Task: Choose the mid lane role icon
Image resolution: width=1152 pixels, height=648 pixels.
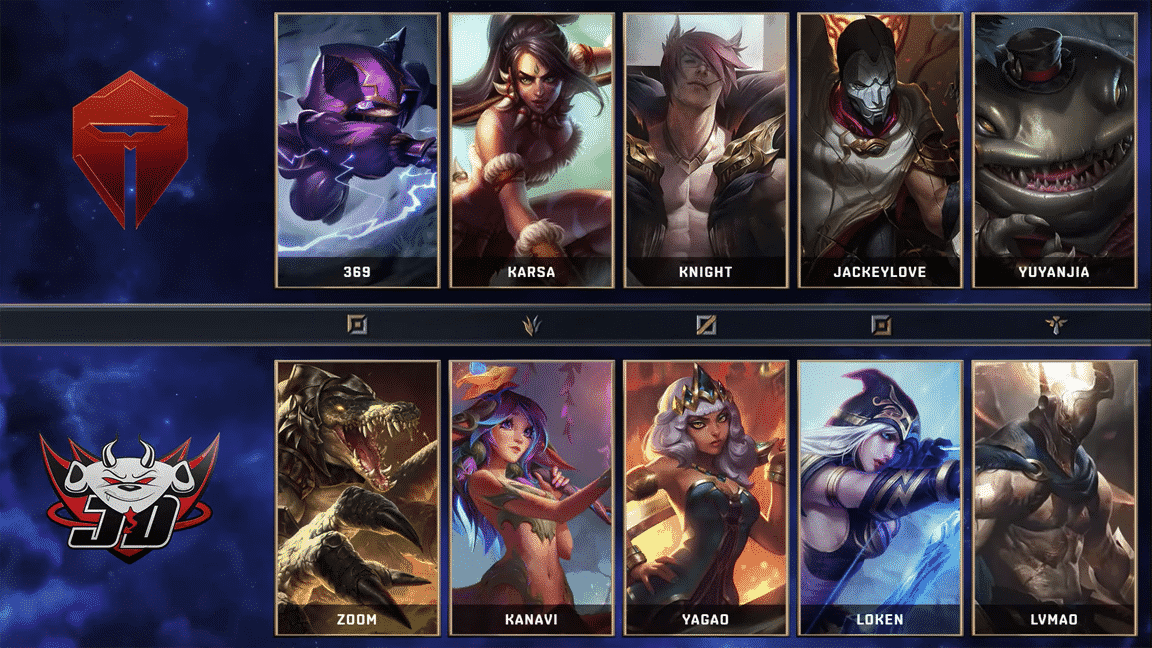Action: (x=706, y=324)
